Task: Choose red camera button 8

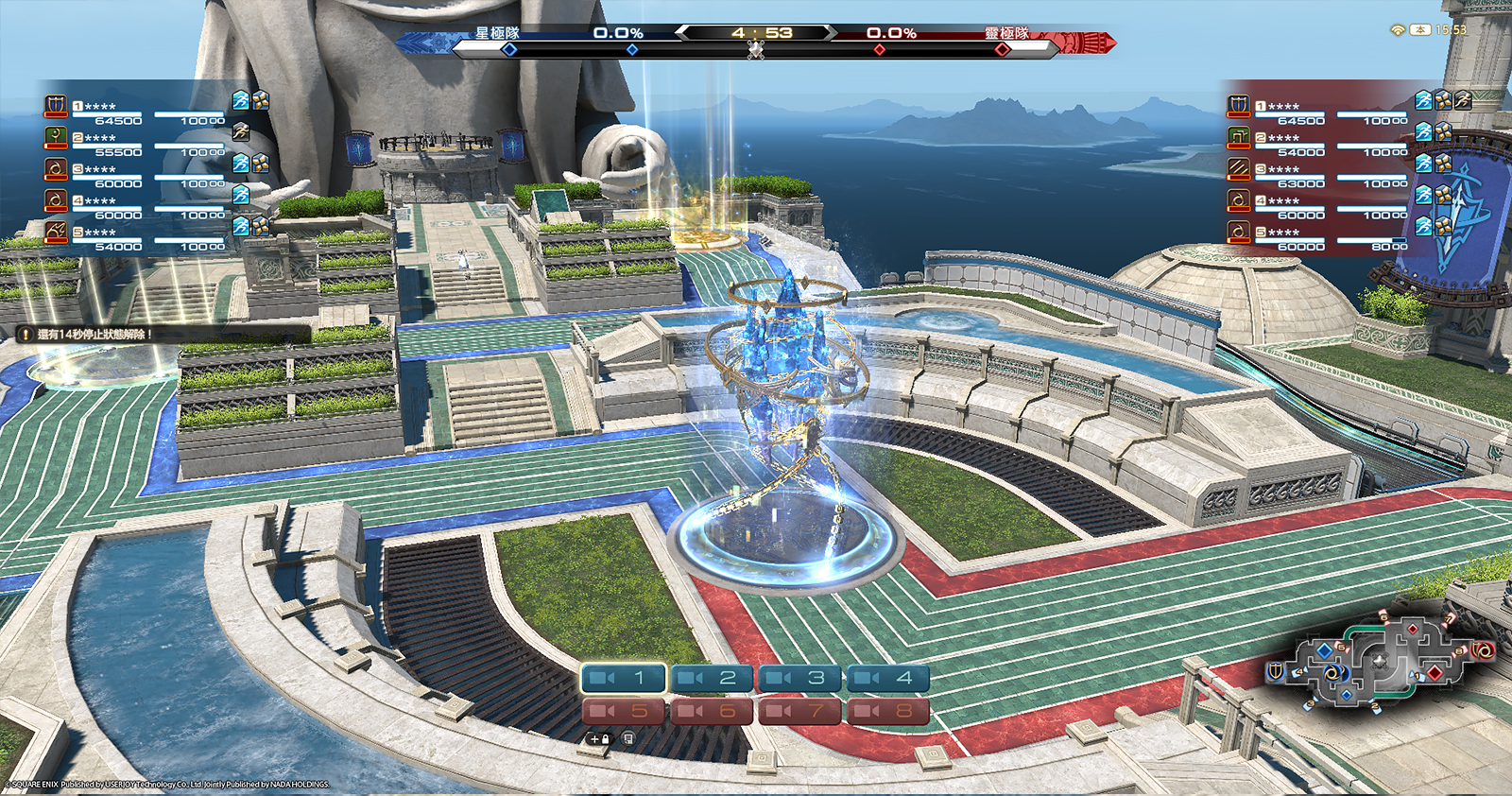Action: [x=888, y=710]
